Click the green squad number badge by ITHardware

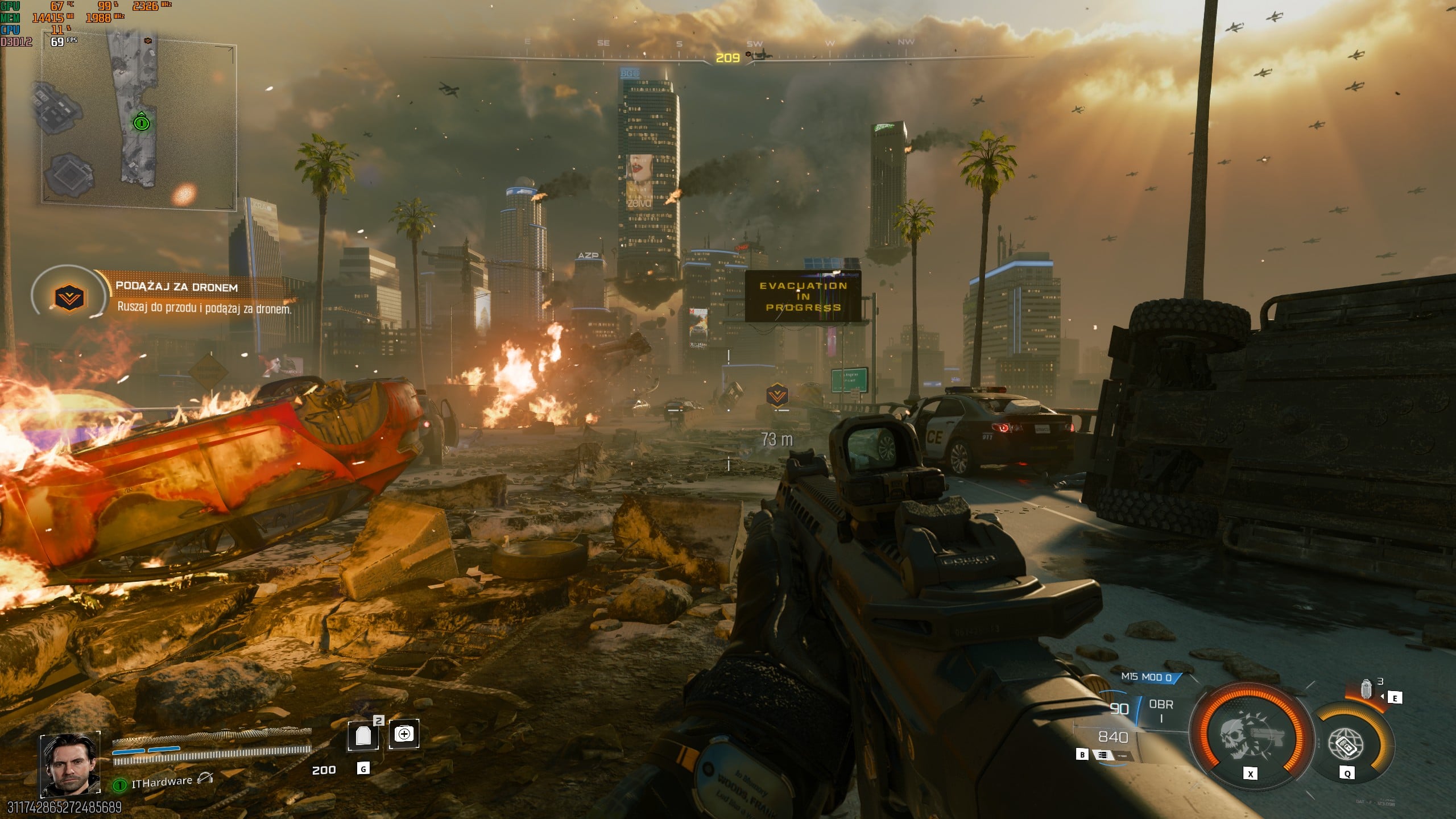click(119, 785)
